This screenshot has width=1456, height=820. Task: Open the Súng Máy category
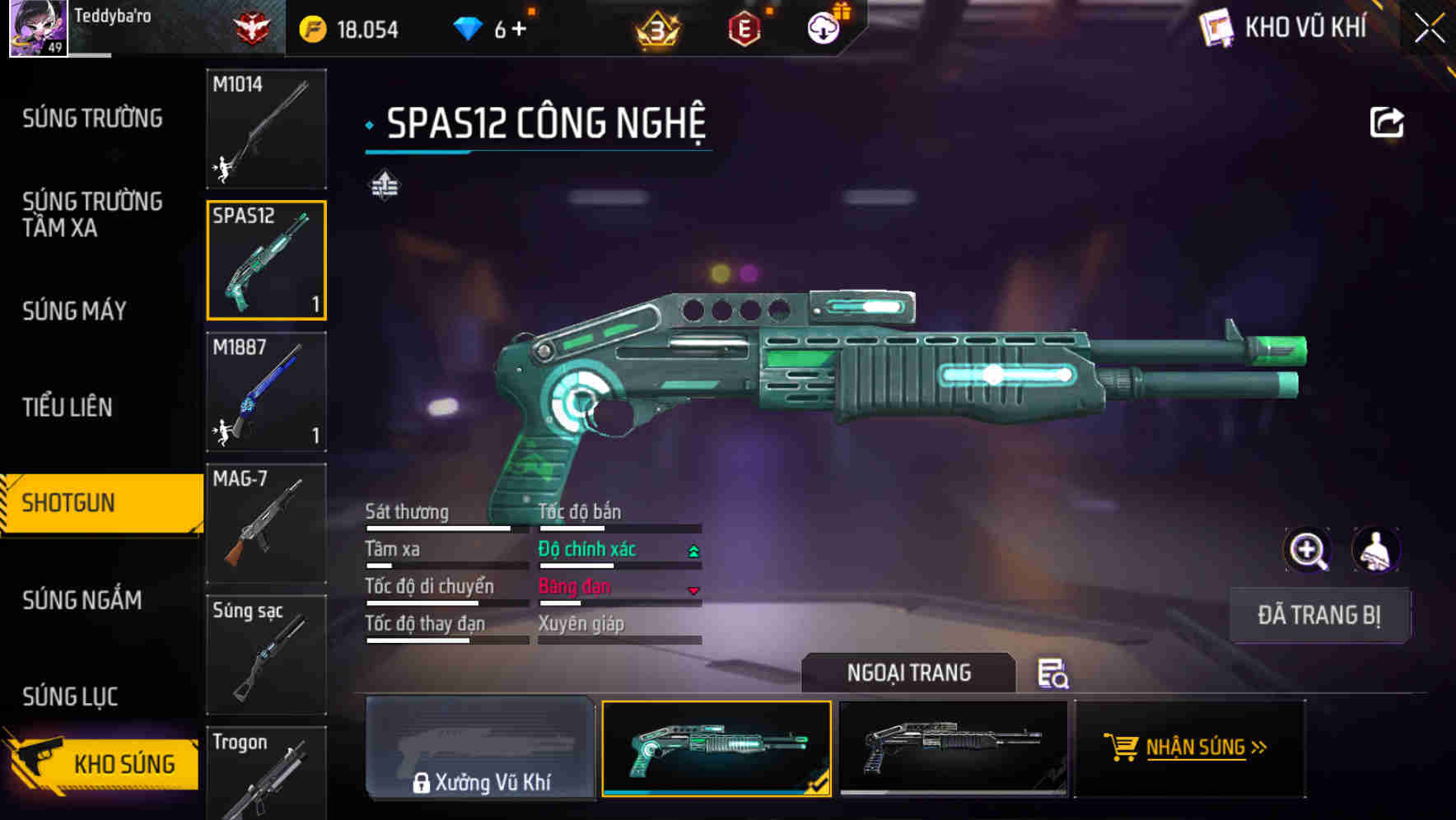(74, 310)
